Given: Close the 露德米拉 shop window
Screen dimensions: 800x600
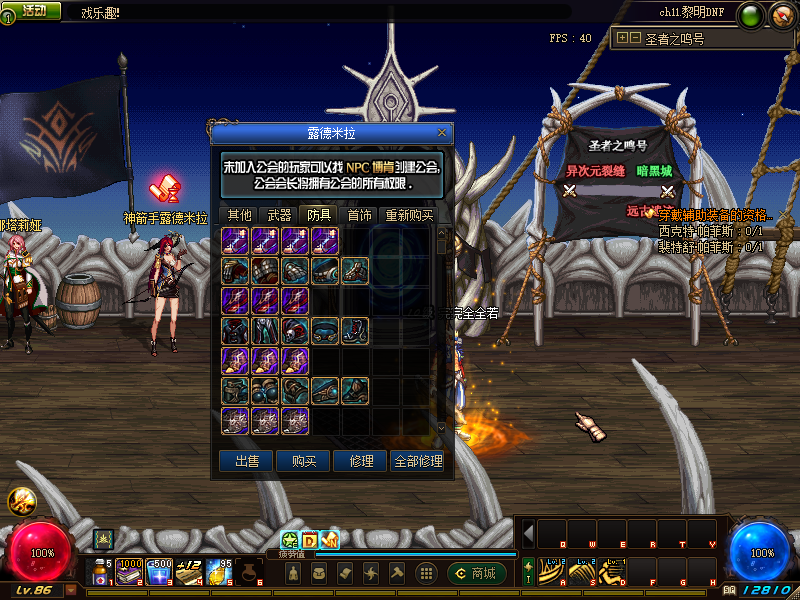Looking at the screenshot, I should 442,132.
